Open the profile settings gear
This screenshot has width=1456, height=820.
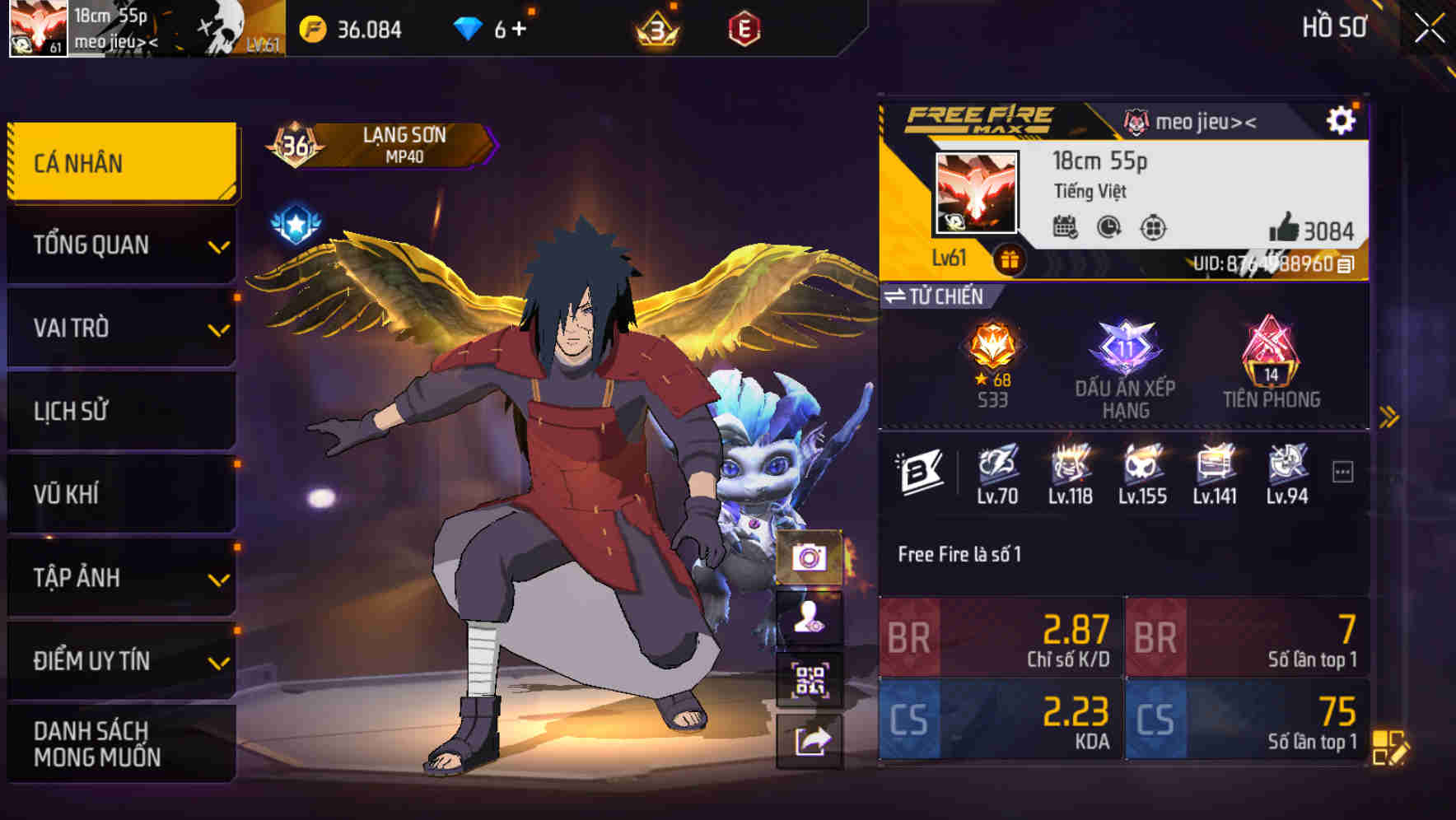click(1344, 119)
